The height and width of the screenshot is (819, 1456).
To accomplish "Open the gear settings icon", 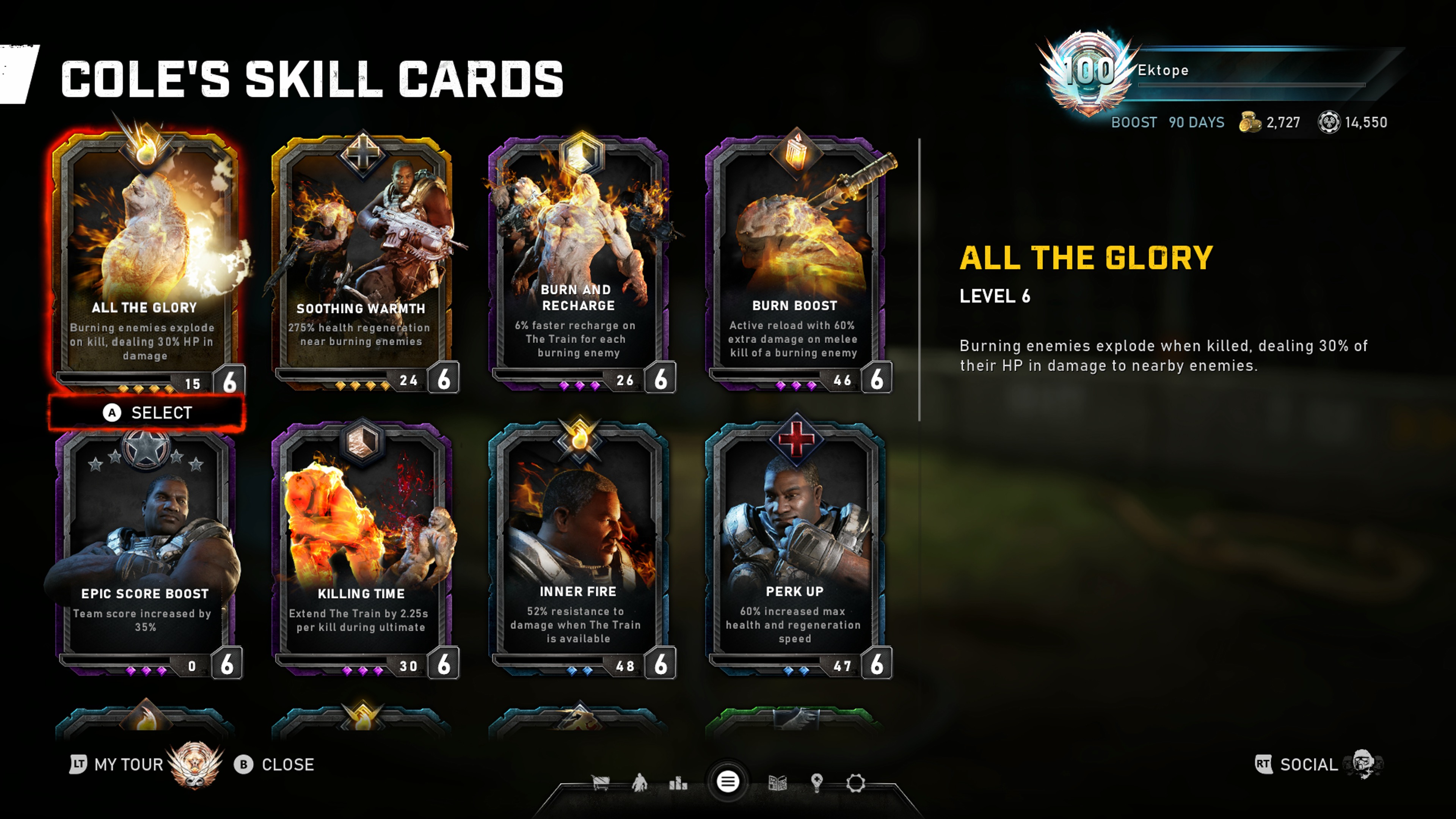I will (x=856, y=783).
